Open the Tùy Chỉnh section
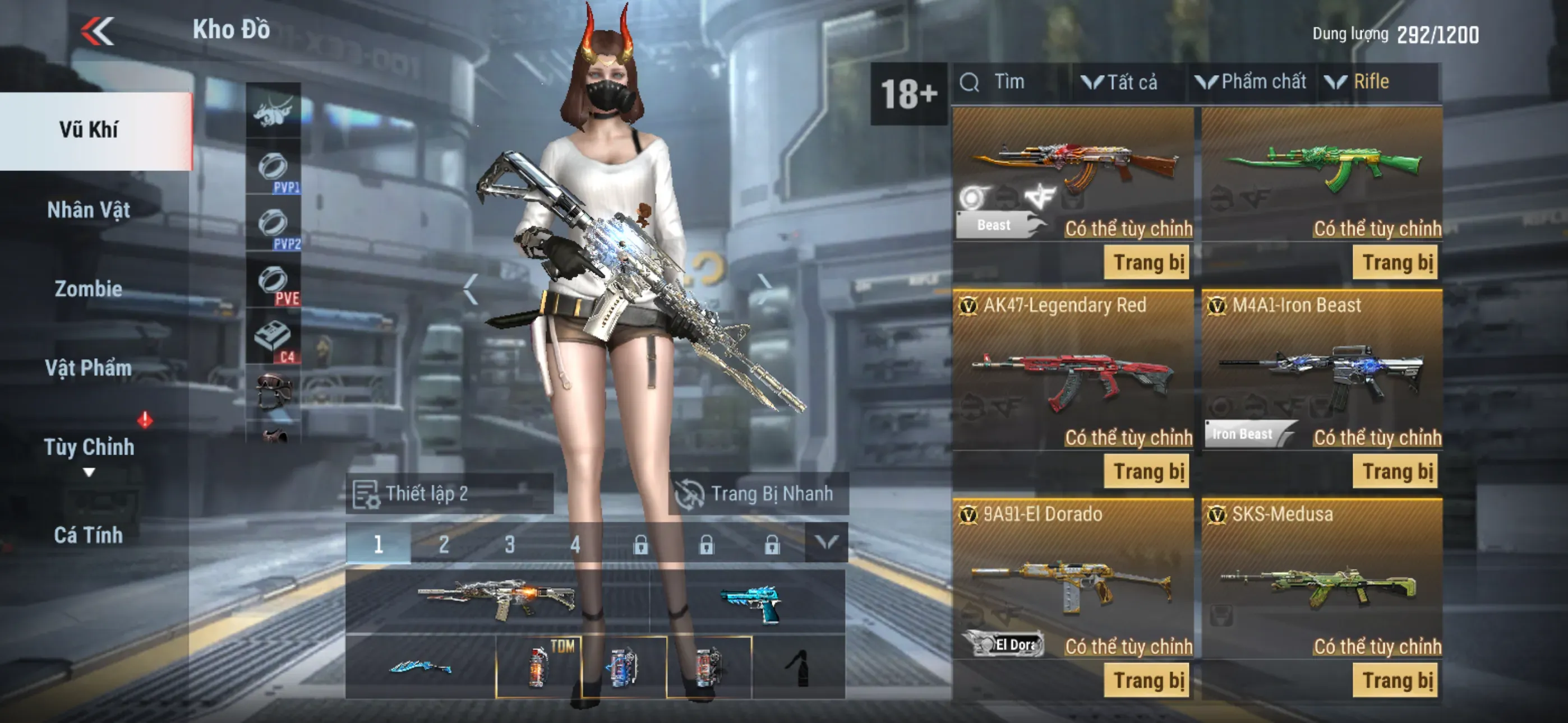 (x=89, y=448)
